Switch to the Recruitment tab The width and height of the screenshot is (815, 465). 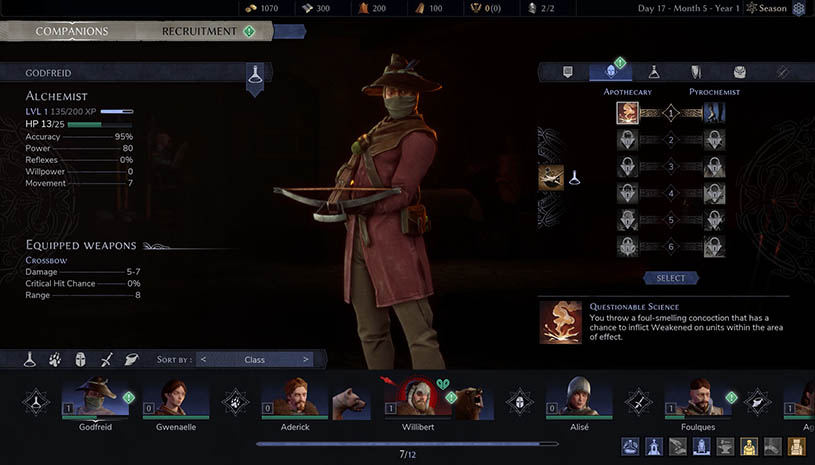(204, 31)
